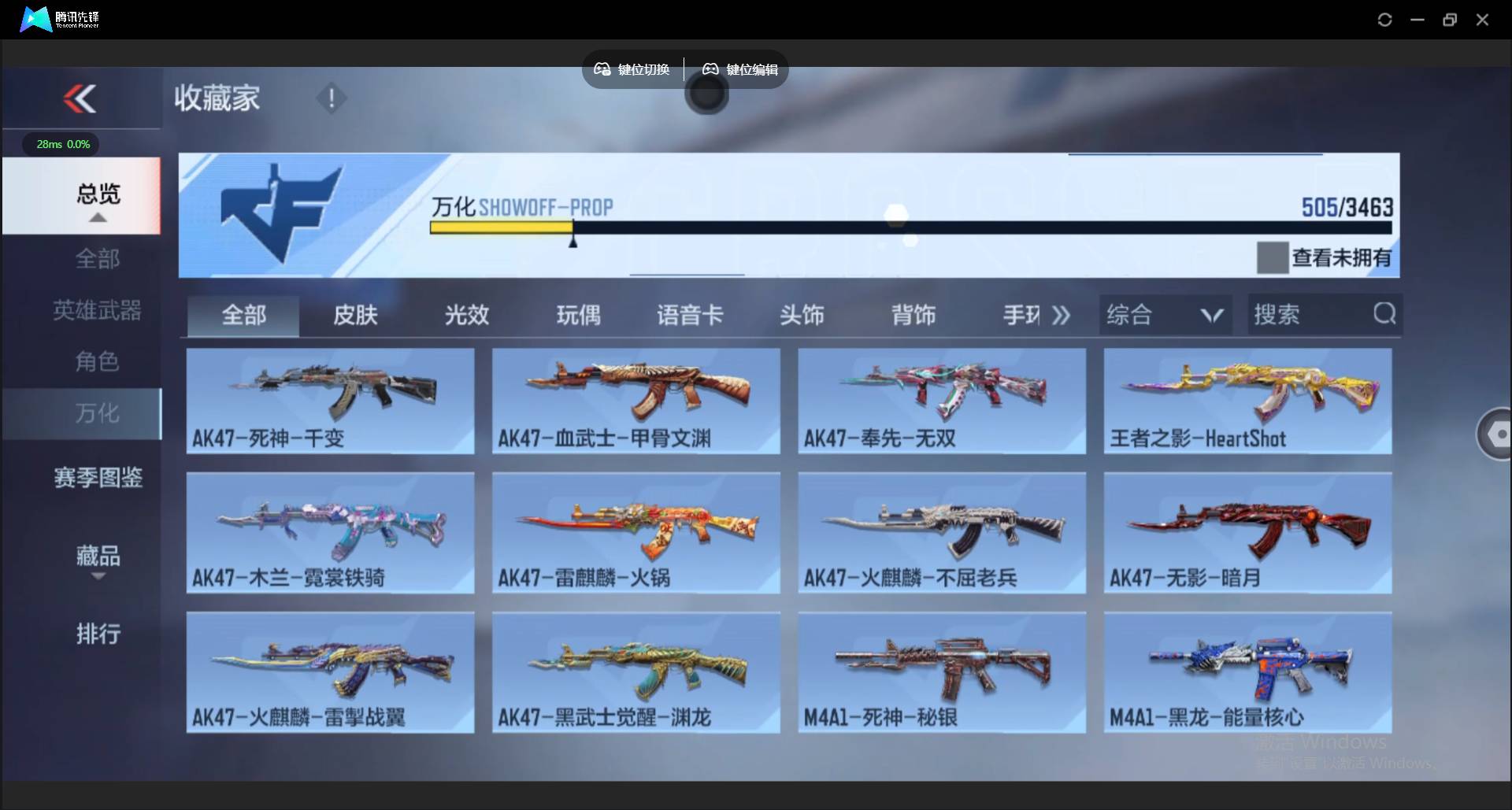Click the gamepad icon on 键位编辑
Screen dimensions: 1512x810
(x=710, y=69)
